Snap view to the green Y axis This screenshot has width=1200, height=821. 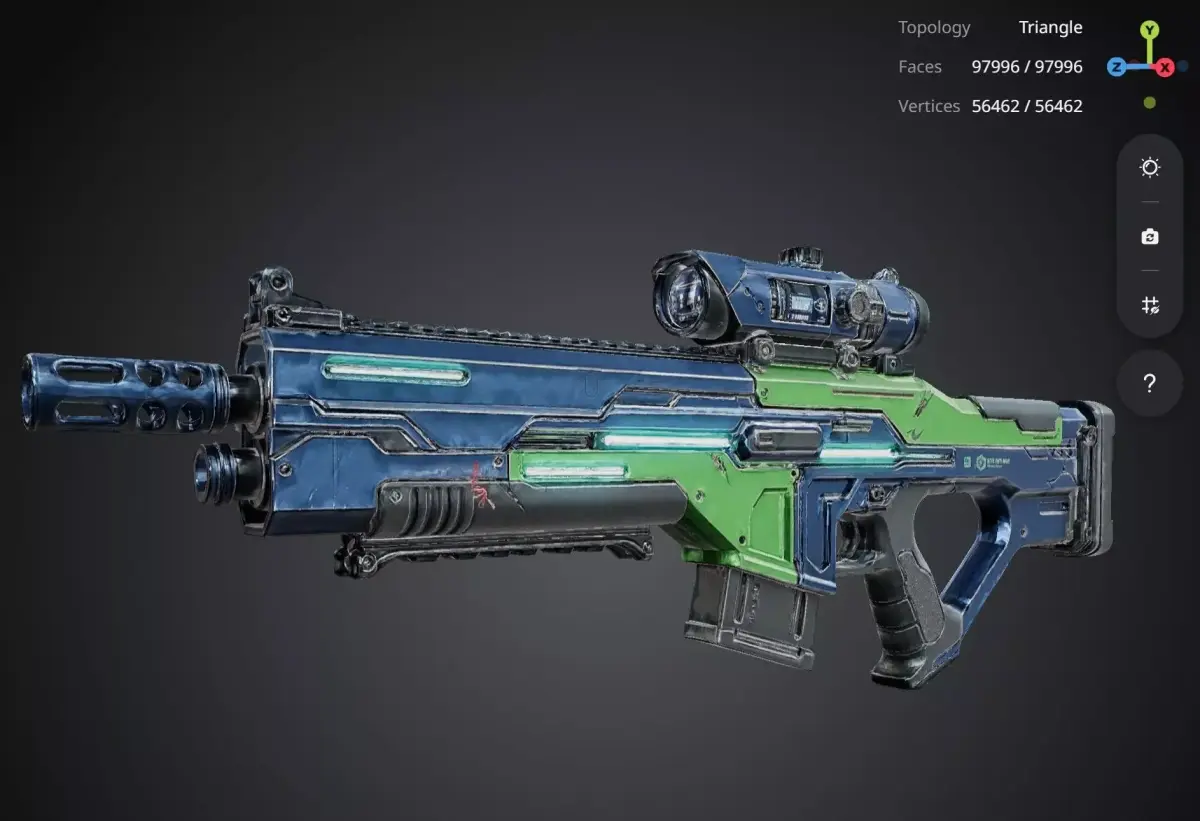1150,31
